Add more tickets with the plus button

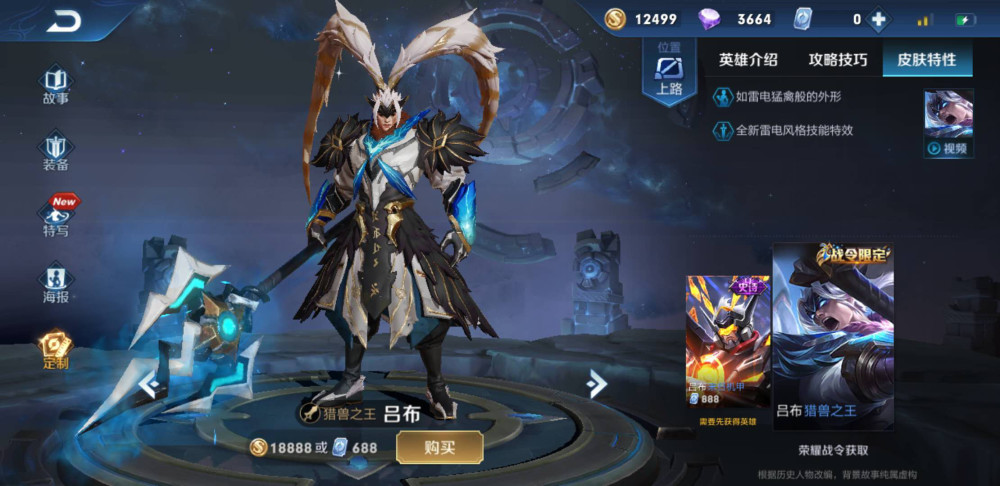[878, 19]
